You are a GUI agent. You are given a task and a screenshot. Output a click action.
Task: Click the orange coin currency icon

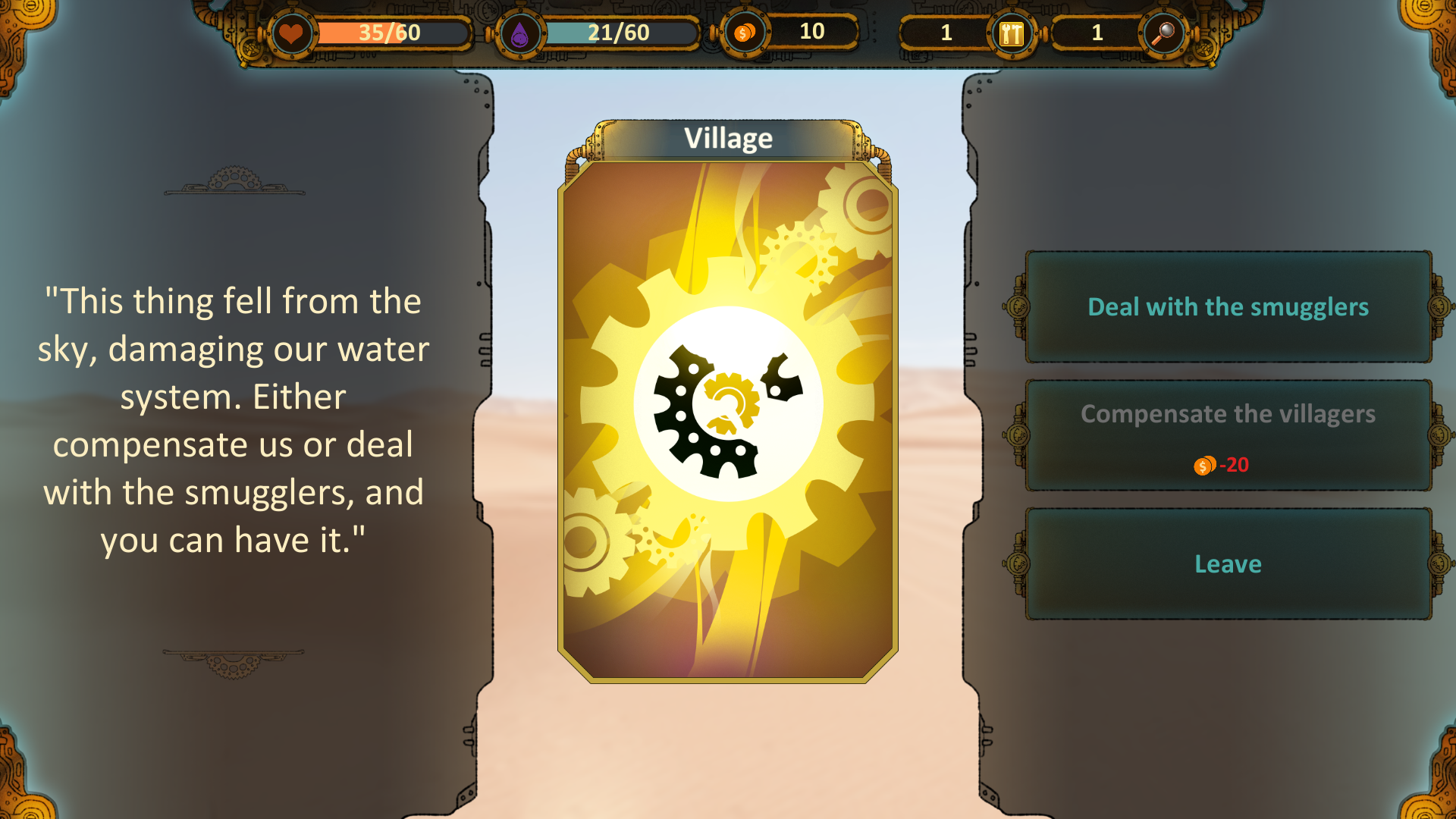[744, 33]
